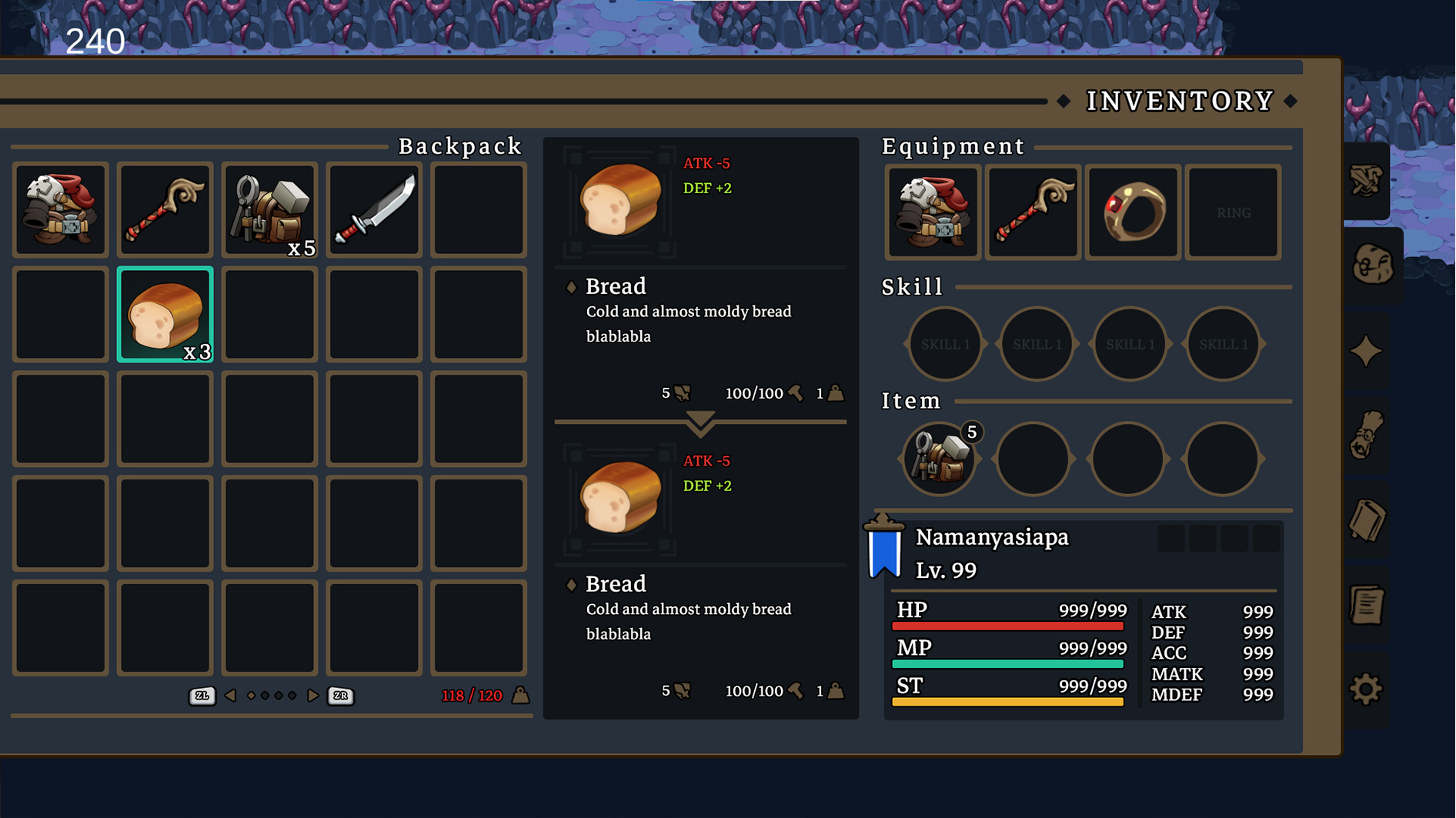The image size is (1456, 818).
Task: Open the rolled scroll tab
Action: click(x=1366, y=436)
